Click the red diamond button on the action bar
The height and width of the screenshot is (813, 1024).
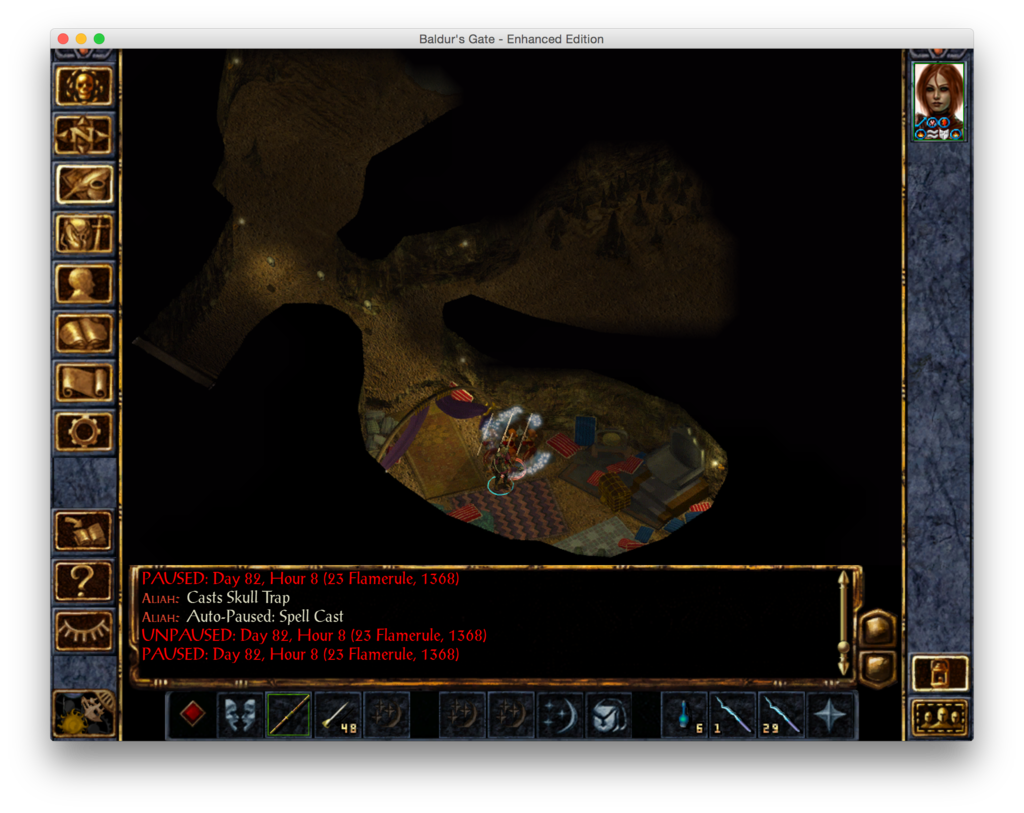192,715
